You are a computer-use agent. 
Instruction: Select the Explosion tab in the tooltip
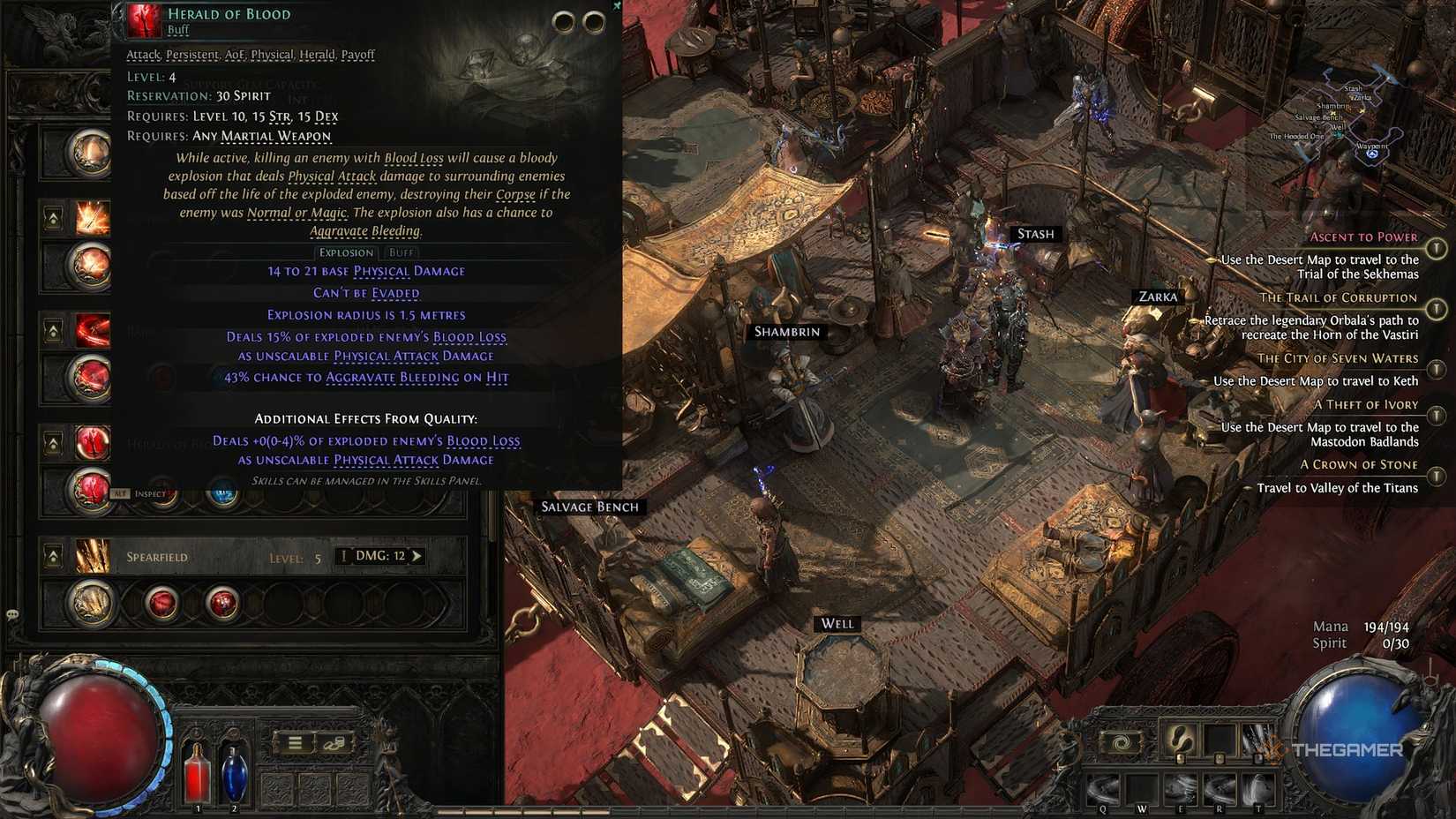346,252
